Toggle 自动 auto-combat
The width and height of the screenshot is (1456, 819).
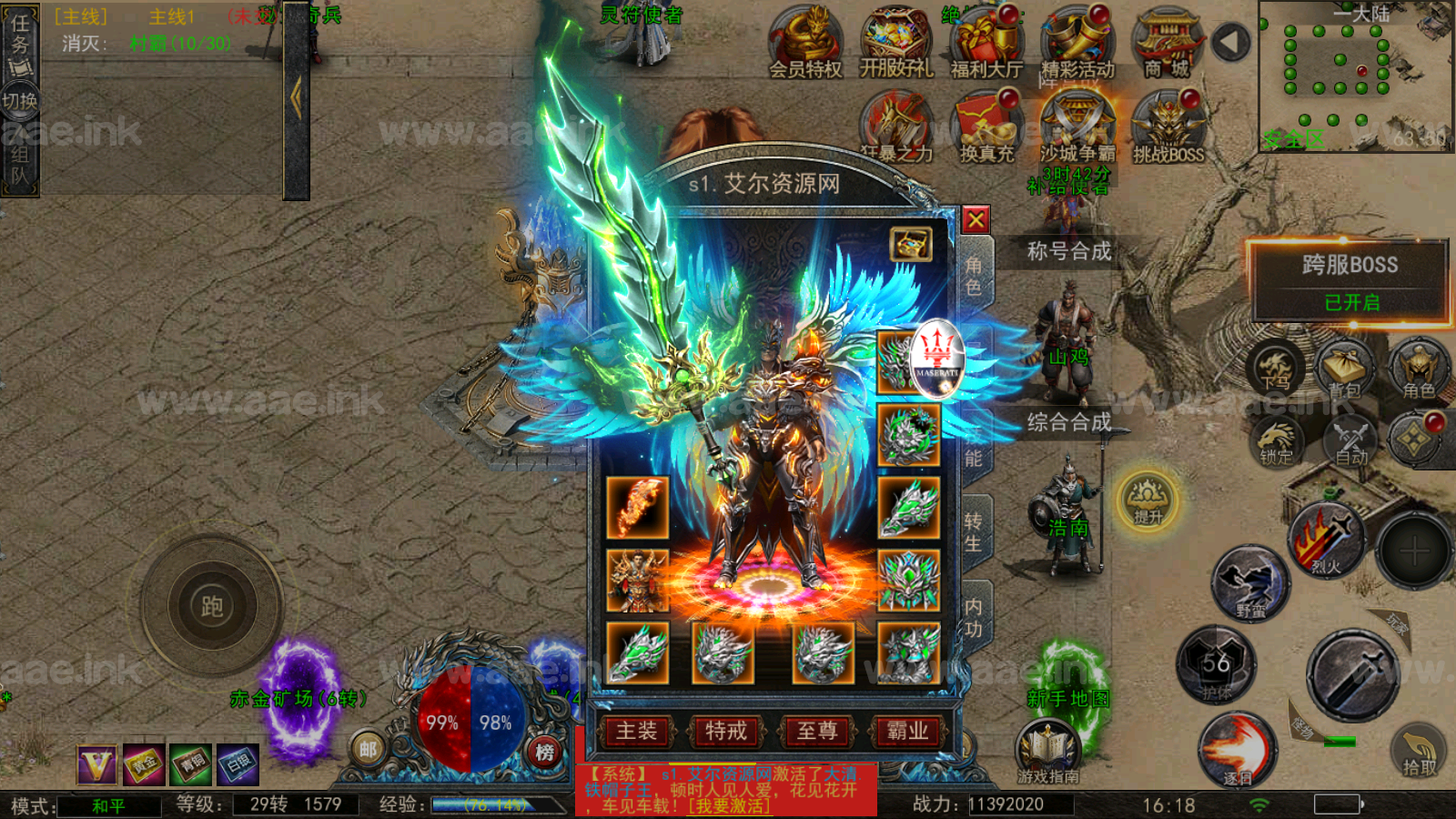(x=1350, y=440)
